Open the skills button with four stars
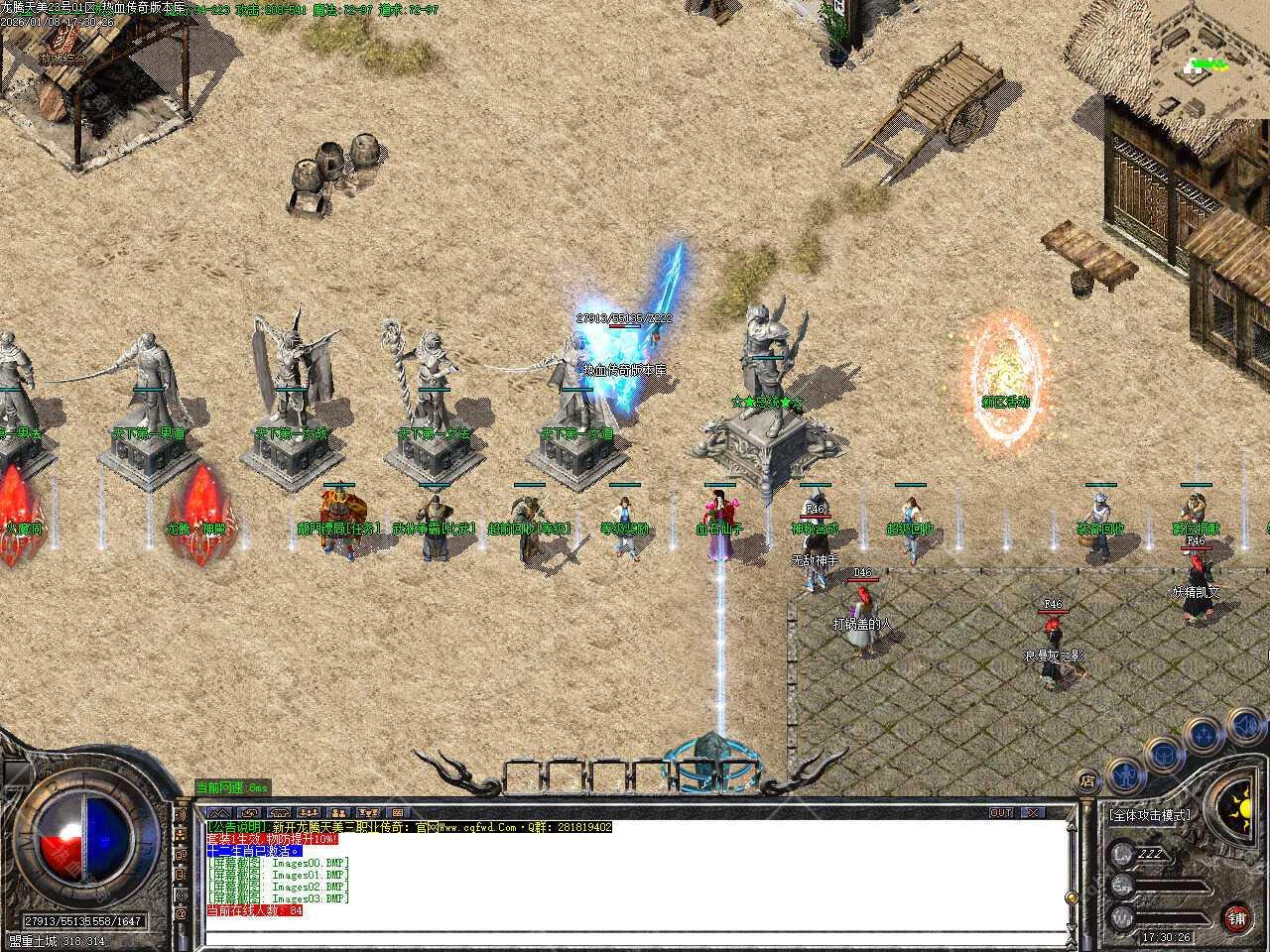 tap(1205, 735)
